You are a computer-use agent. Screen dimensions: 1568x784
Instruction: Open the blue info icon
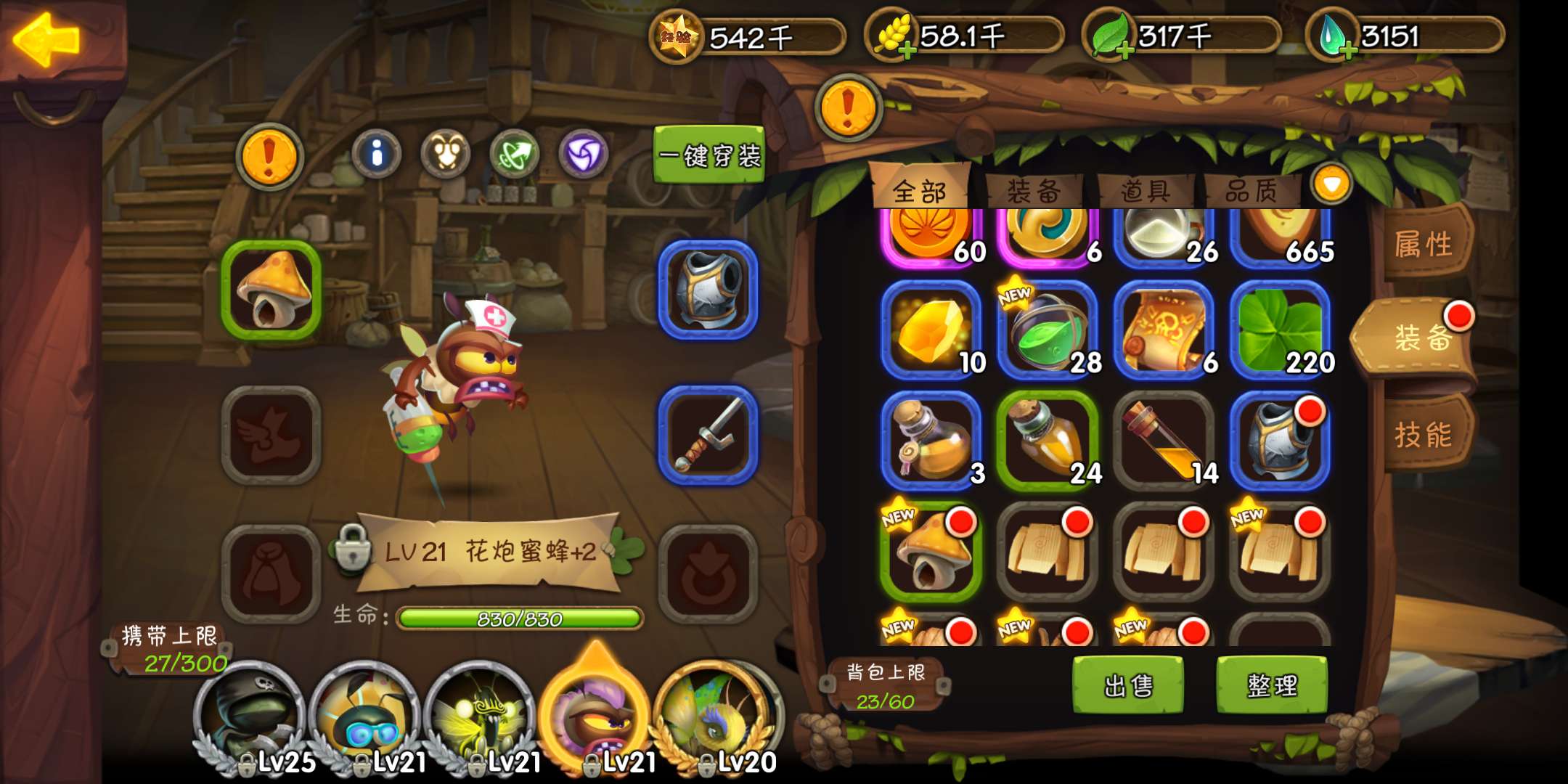pos(376,154)
